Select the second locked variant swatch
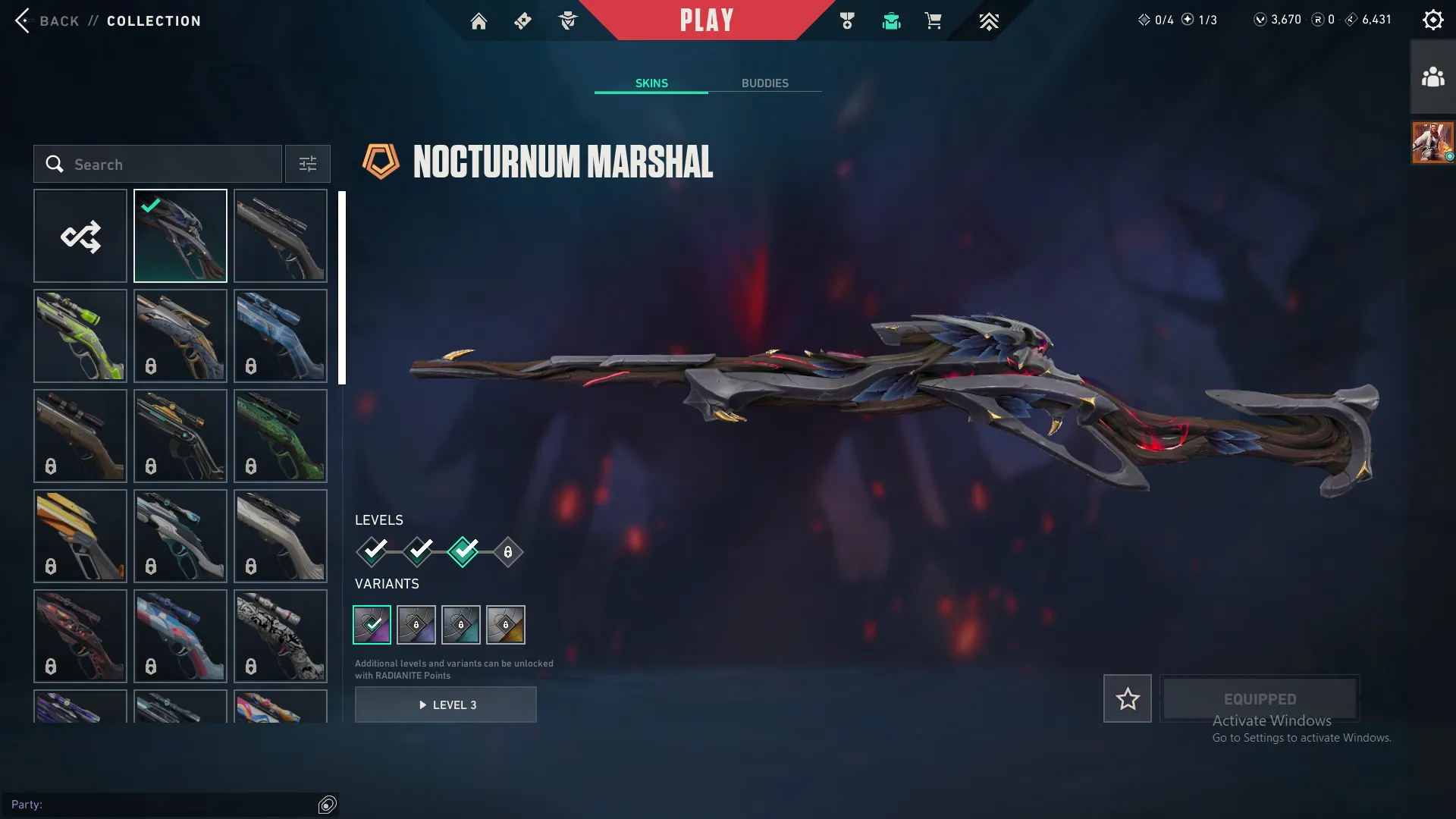Screen dimensions: 1456x819 pos(462,624)
